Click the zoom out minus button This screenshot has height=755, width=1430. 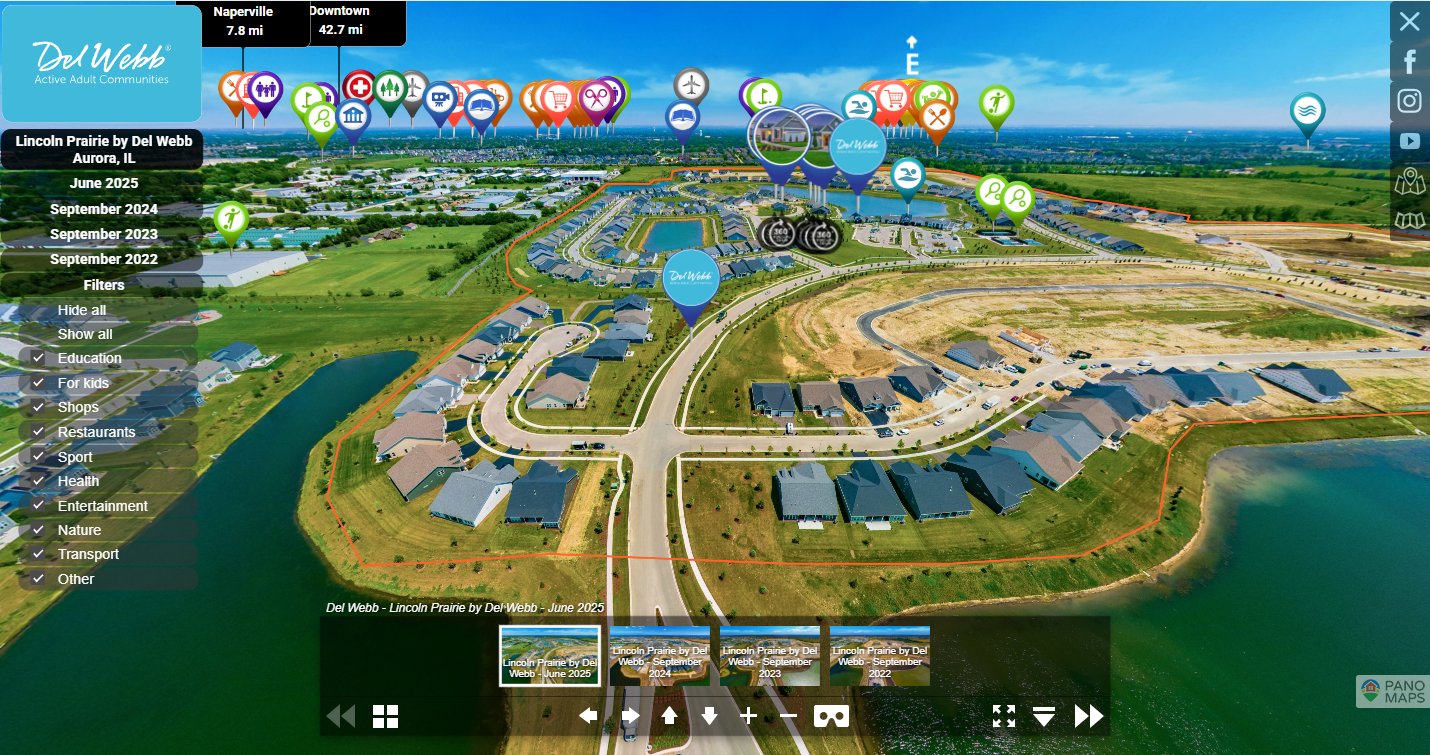click(788, 715)
